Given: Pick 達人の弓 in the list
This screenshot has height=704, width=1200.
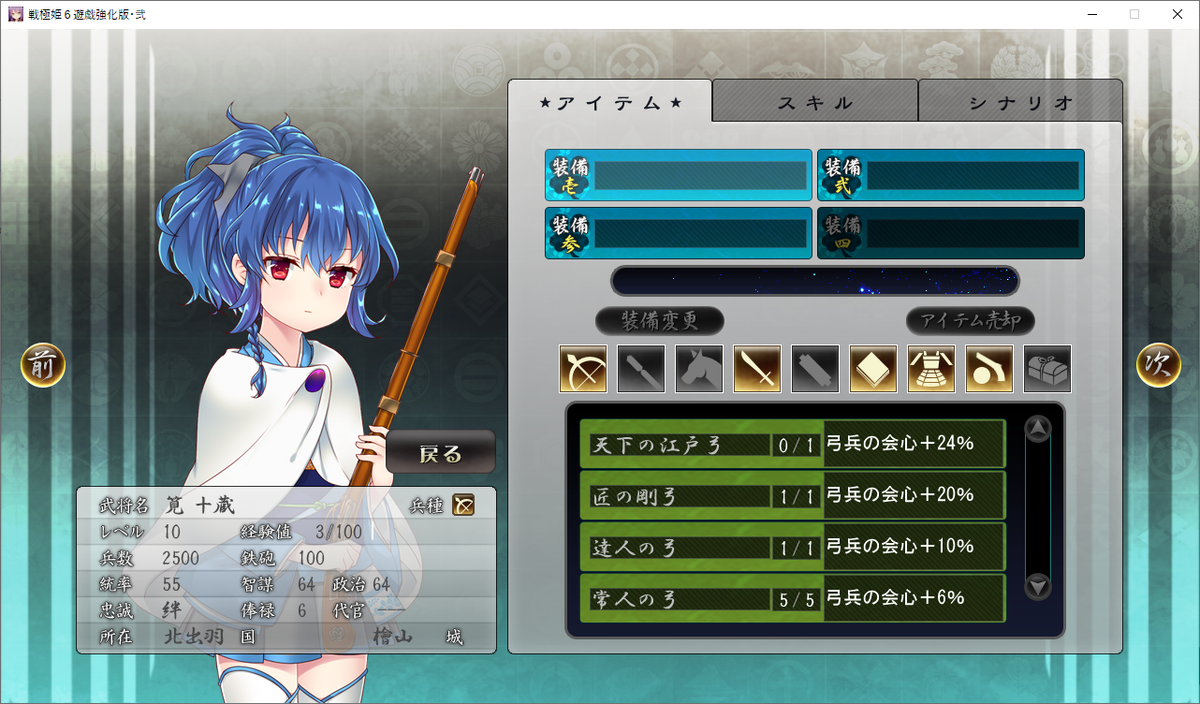Looking at the screenshot, I should (792, 547).
